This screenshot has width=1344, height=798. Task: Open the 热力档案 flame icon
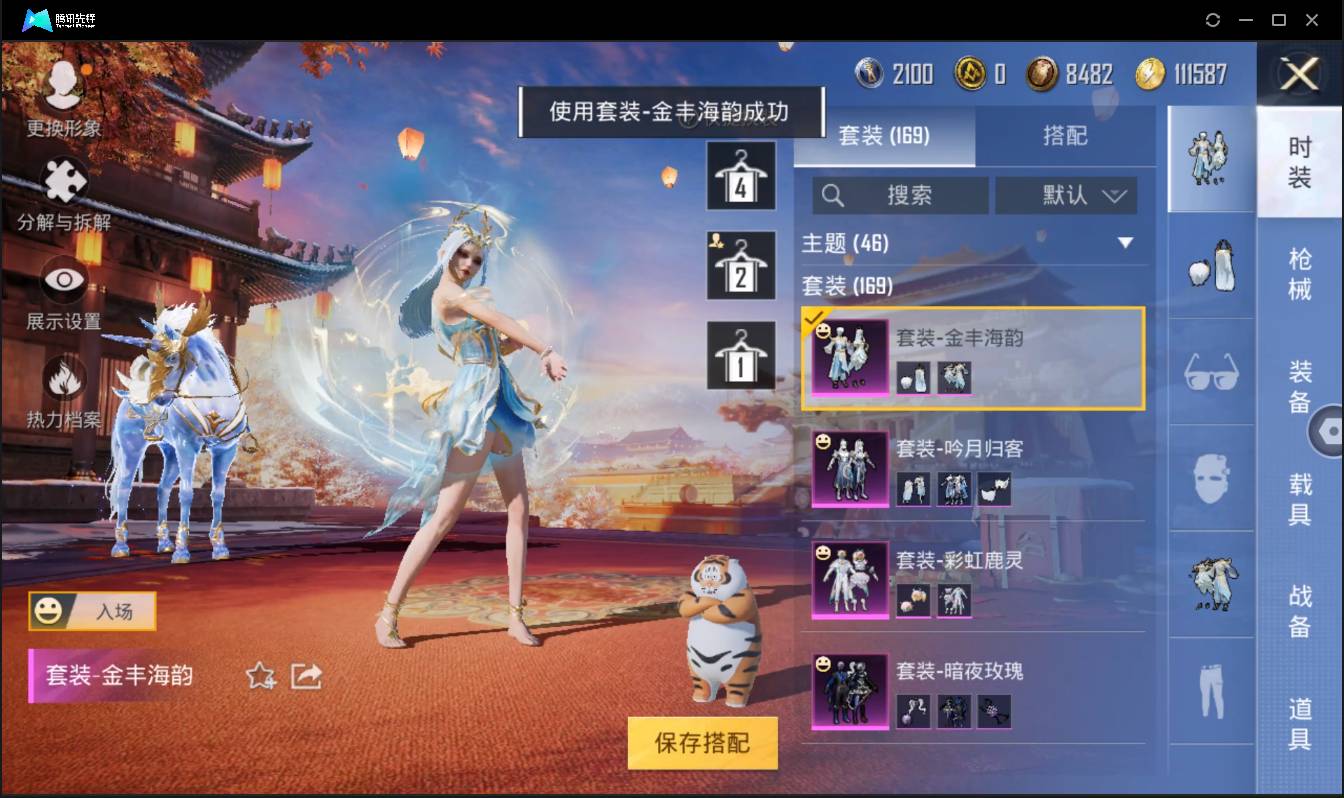62,380
